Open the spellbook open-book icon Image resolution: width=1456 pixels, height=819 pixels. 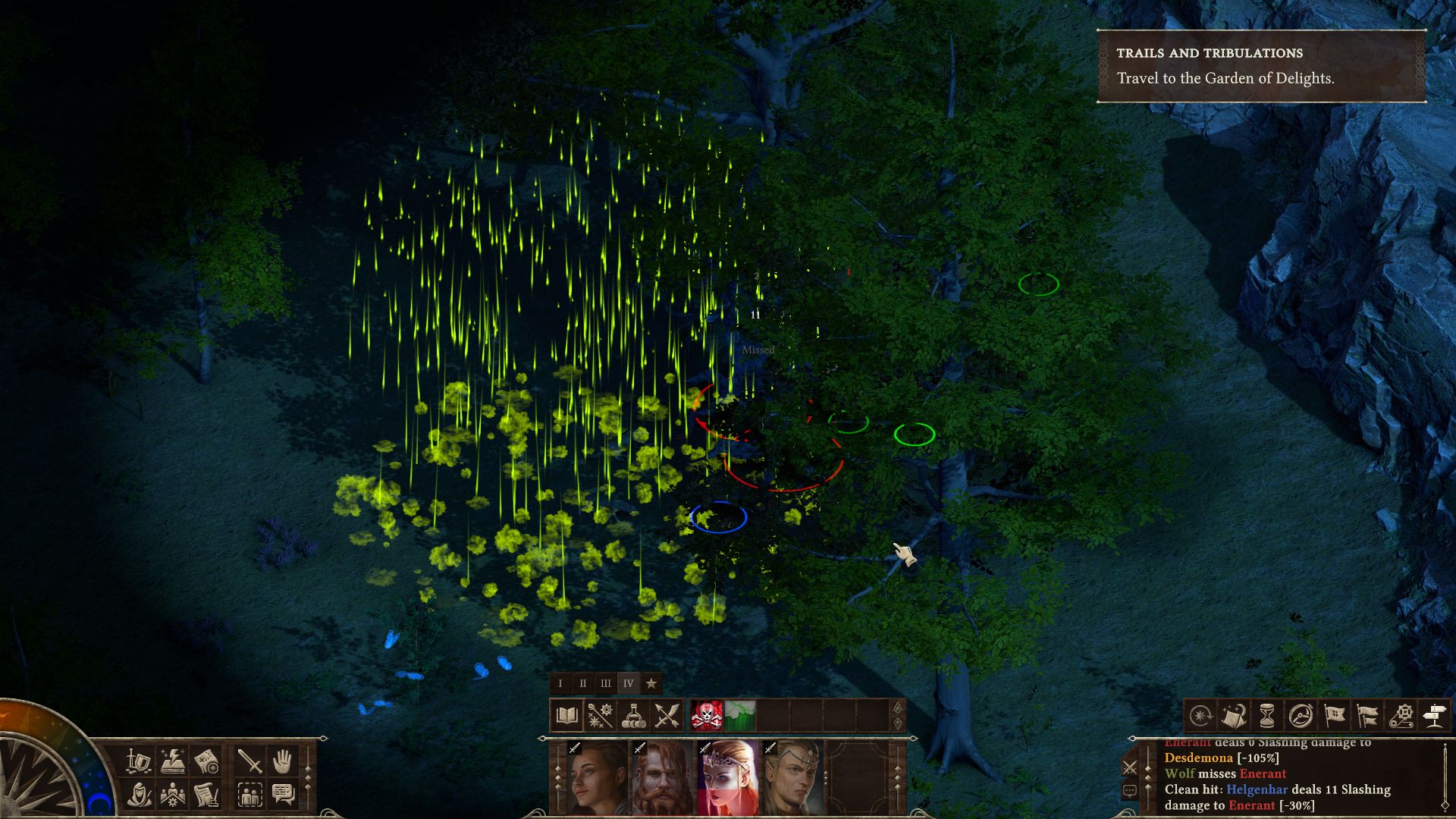[x=567, y=715]
